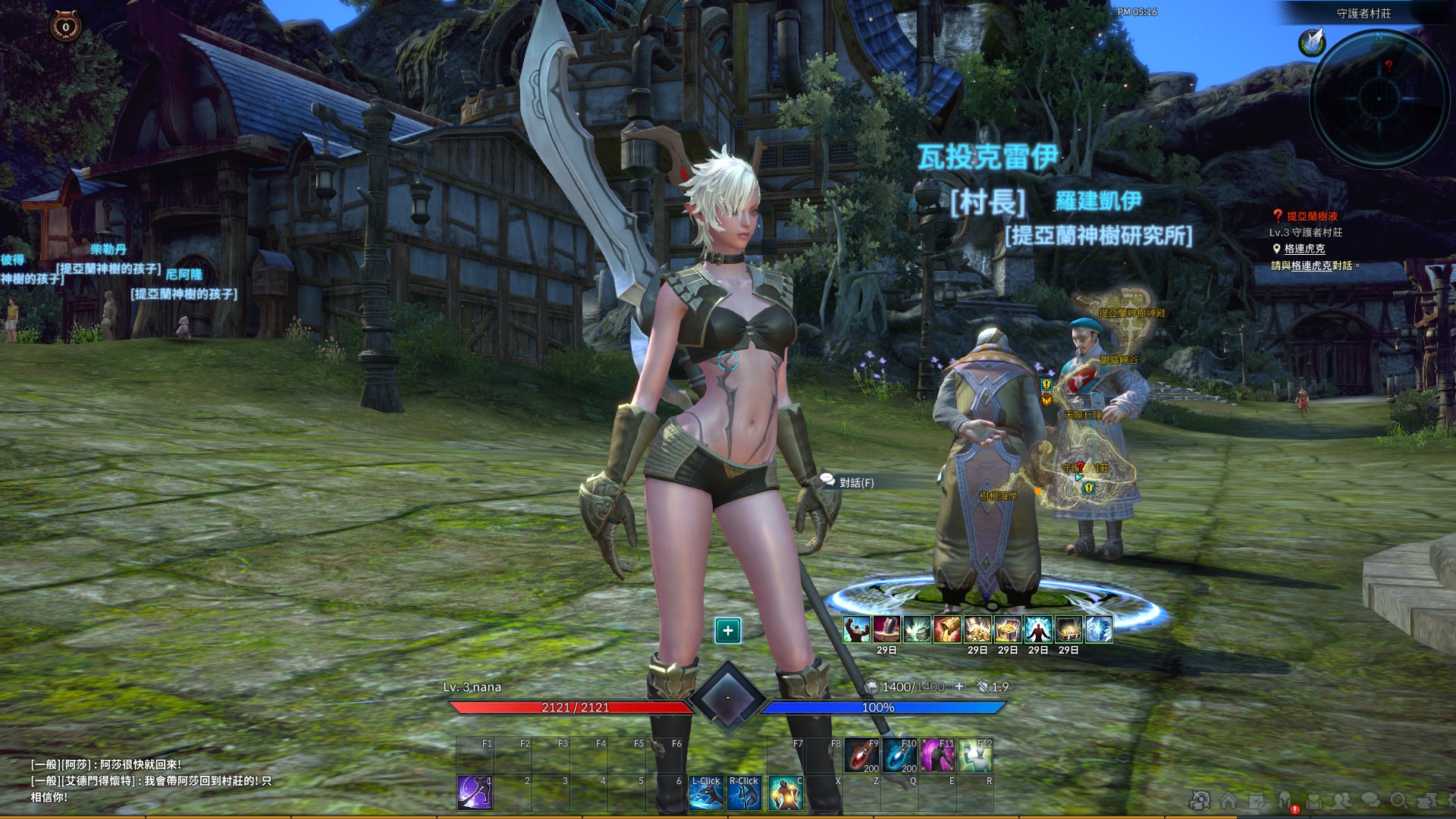Open the speech bubble chat menu
The height and width of the screenshot is (819, 1456).
pyautogui.click(x=1370, y=801)
